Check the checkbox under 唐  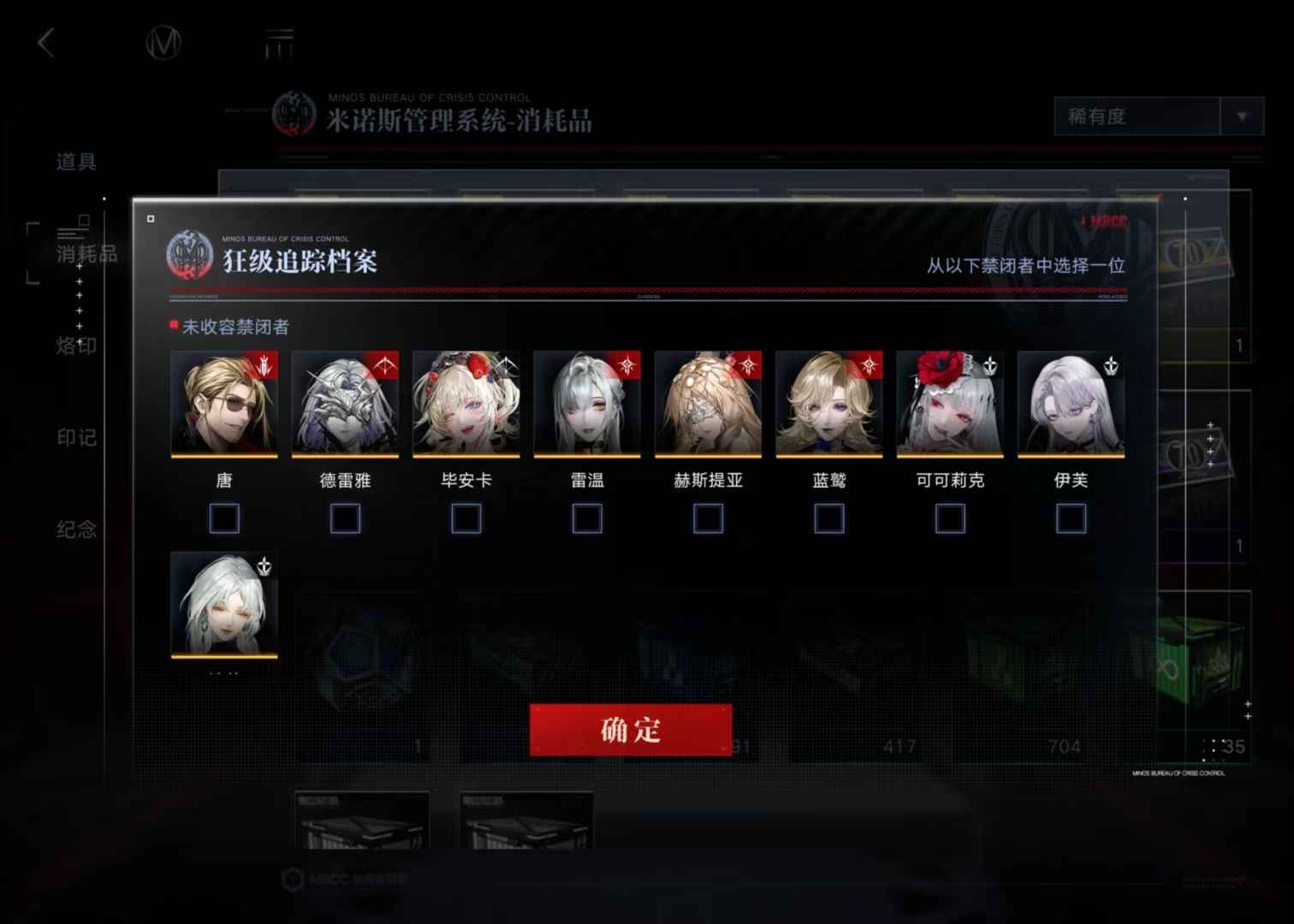coord(224,518)
